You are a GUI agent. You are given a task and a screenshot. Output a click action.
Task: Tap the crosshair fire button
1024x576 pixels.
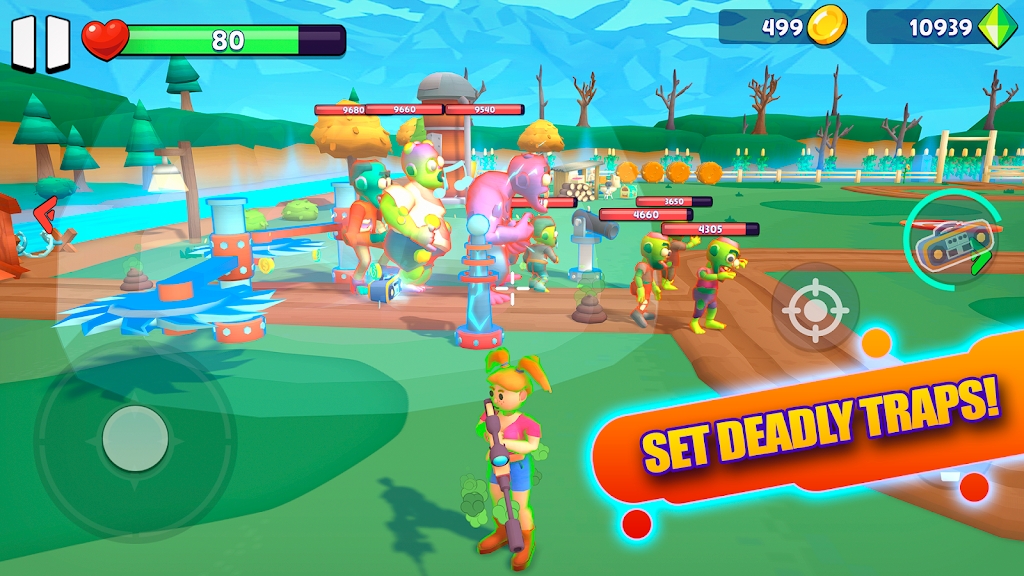815,307
